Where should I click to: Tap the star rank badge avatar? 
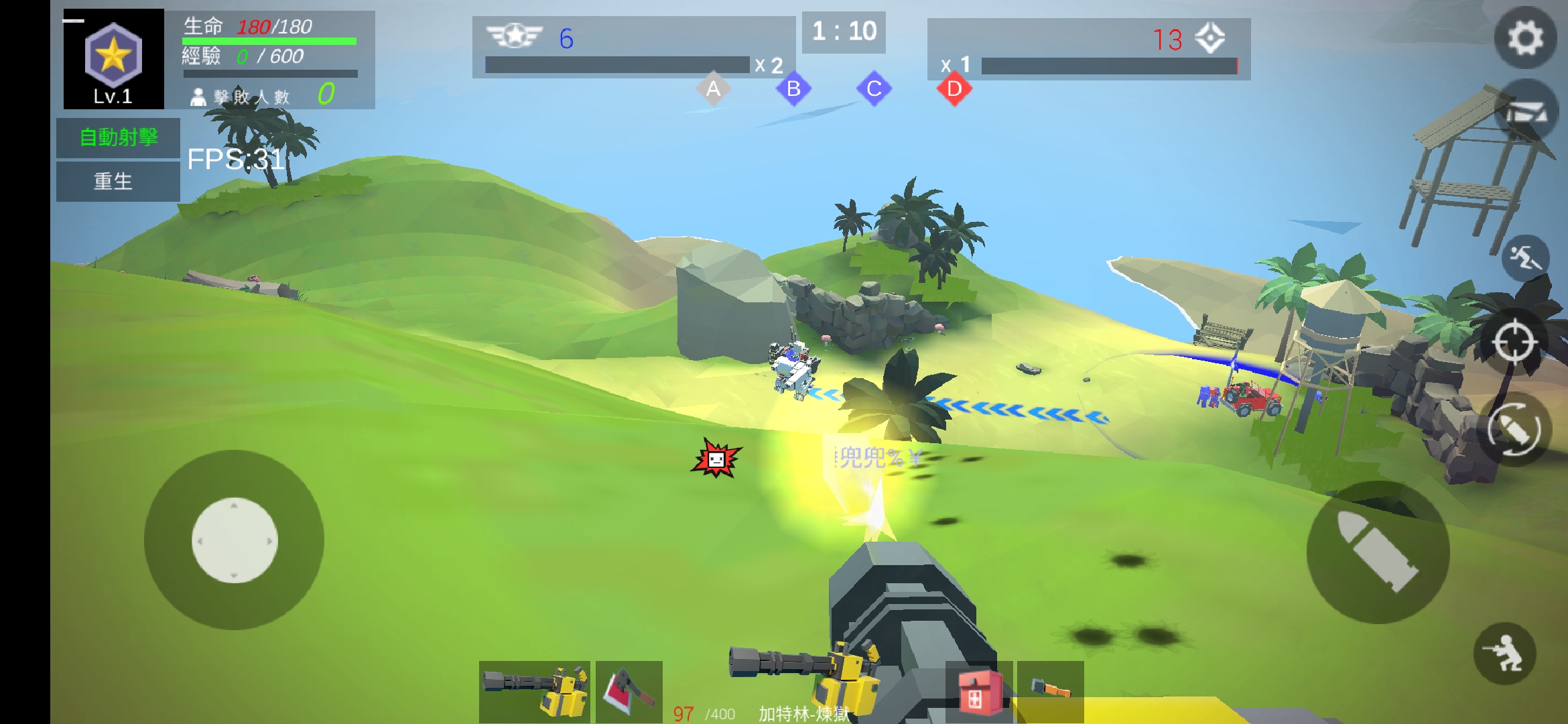[113, 58]
